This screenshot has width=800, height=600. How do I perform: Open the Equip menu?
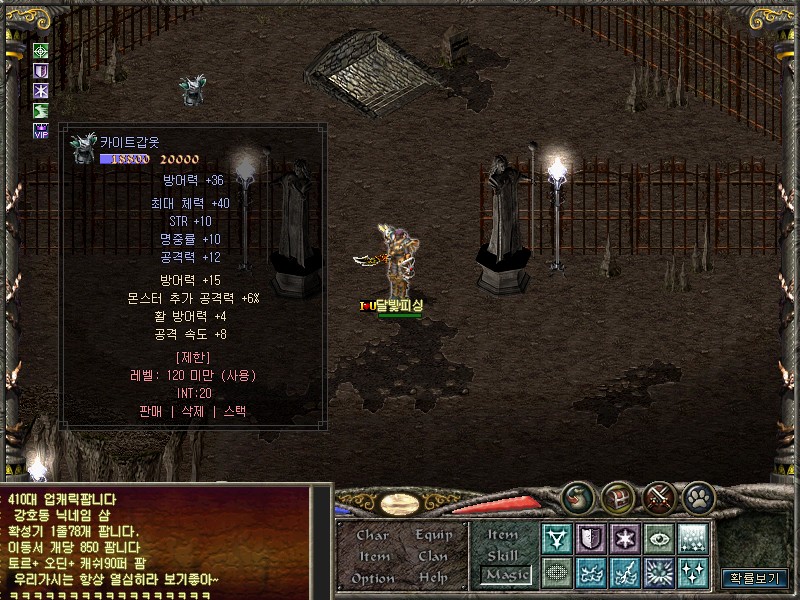pyautogui.click(x=434, y=535)
